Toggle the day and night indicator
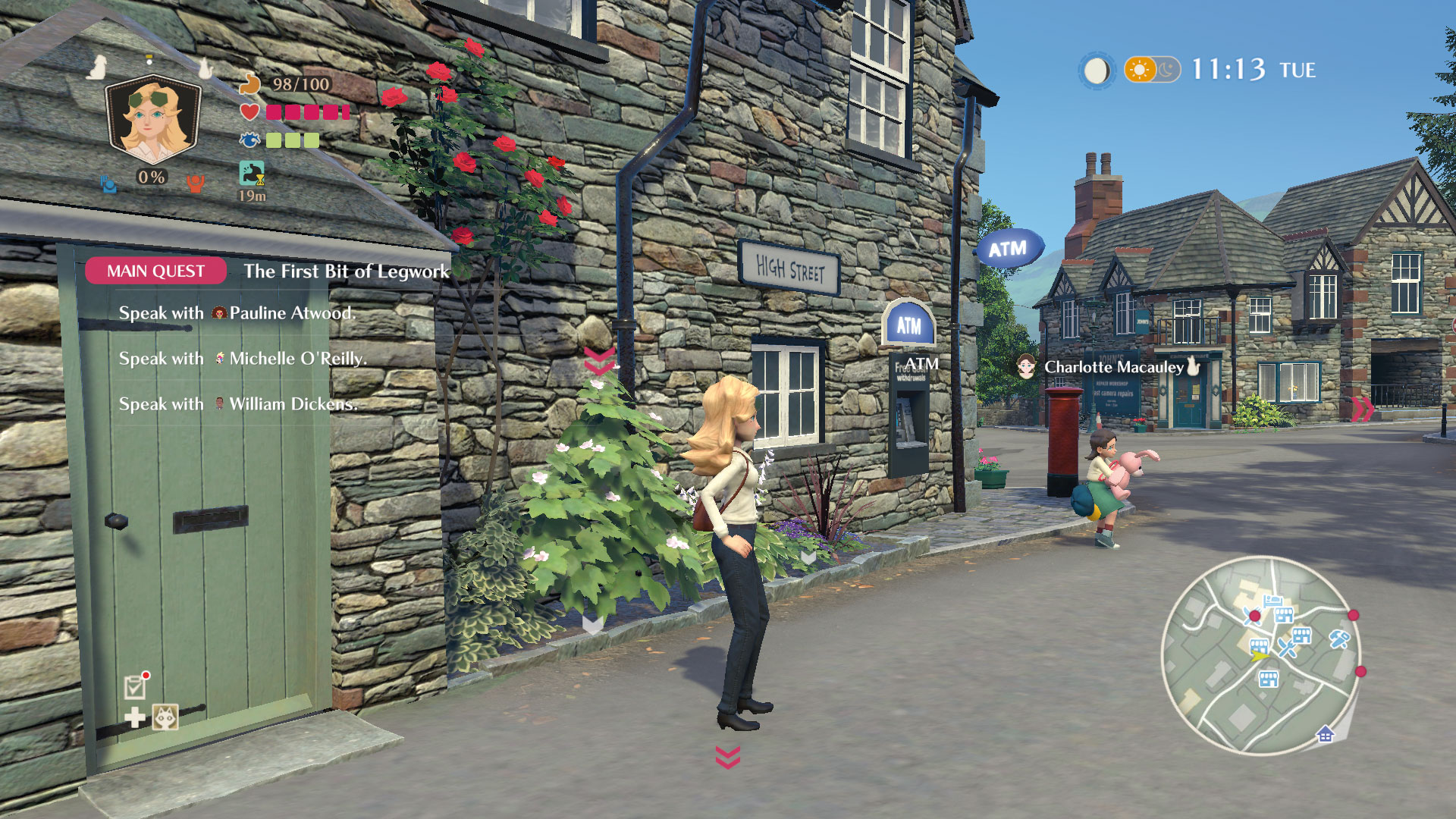 pyautogui.click(x=1152, y=70)
